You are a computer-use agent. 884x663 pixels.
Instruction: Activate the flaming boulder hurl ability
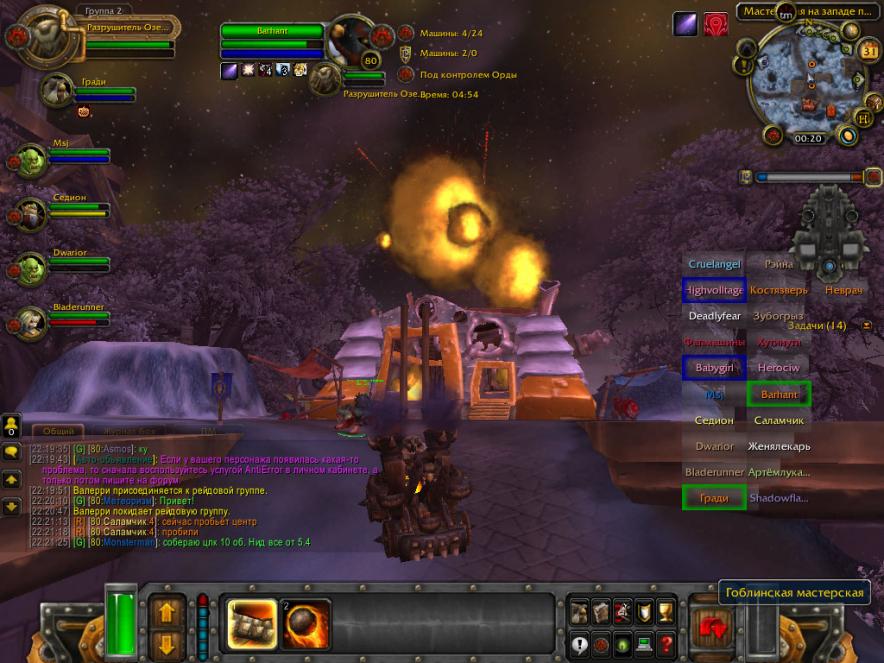click(304, 622)
